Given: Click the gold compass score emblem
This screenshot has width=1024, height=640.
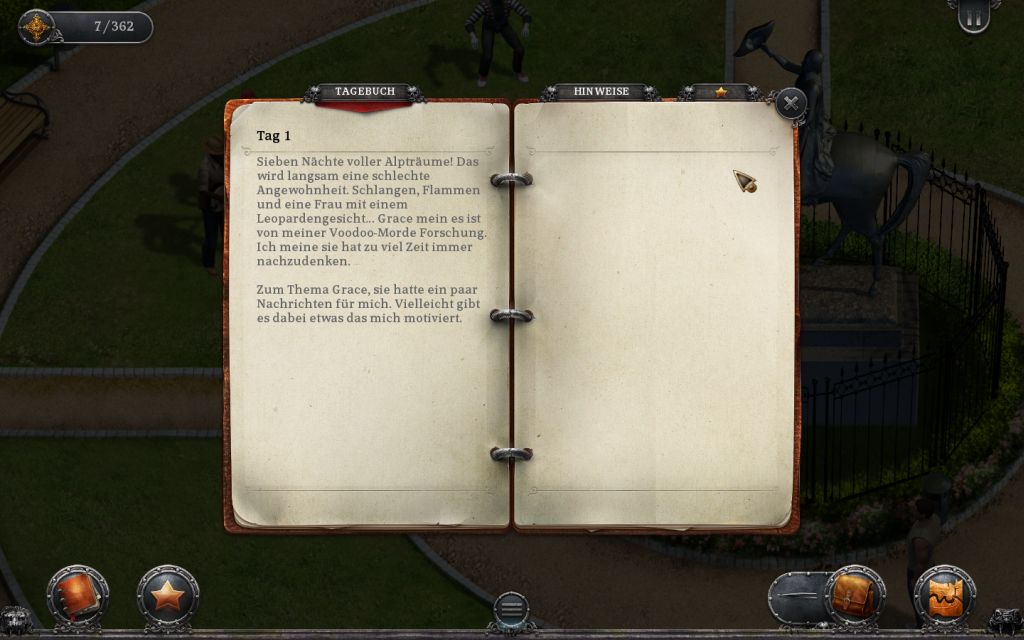Looking at the screenshot, I should tap(36, 27).
